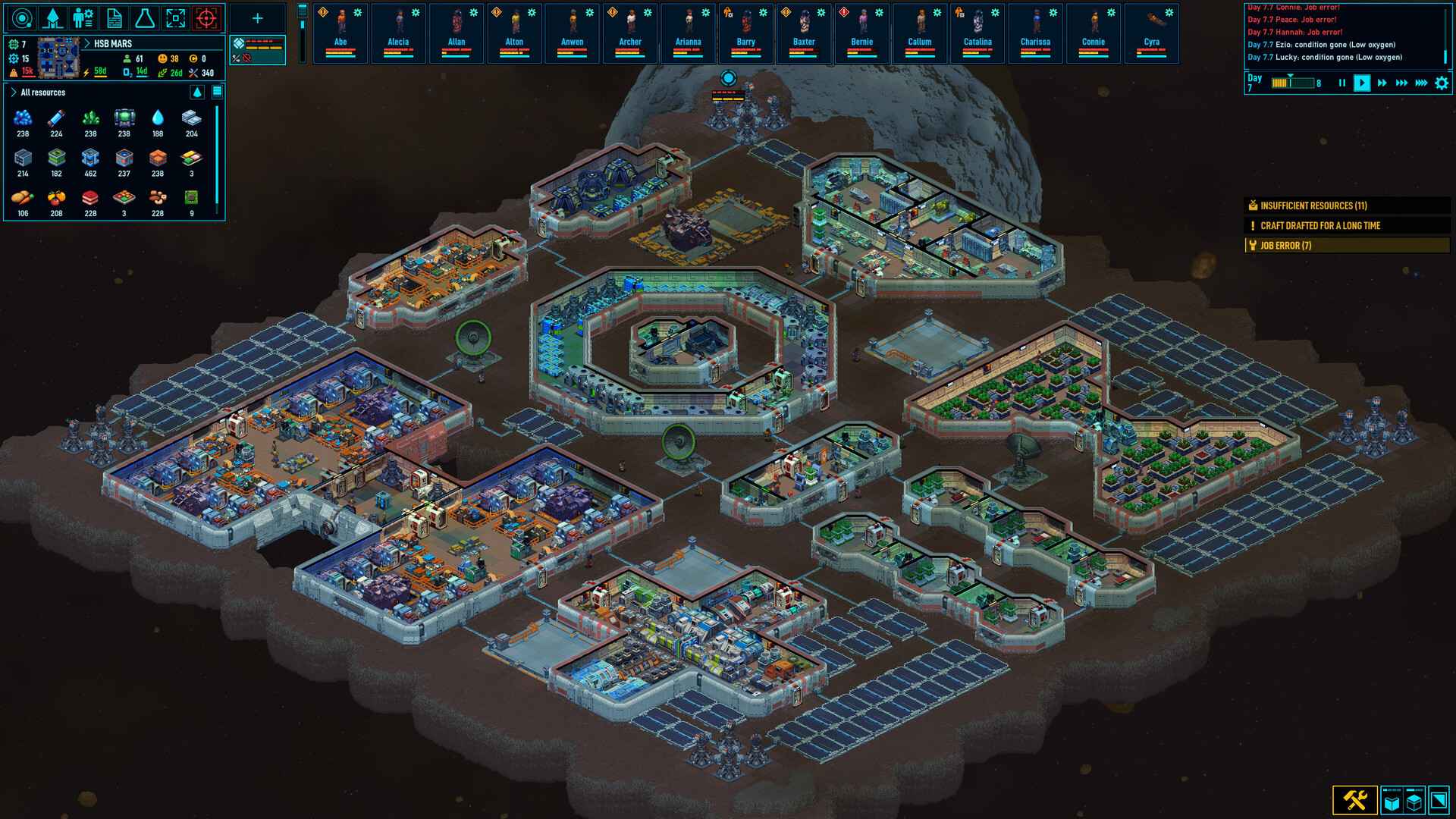
Task: Click the plus button to add a ship
Action: tap(257, 17)
